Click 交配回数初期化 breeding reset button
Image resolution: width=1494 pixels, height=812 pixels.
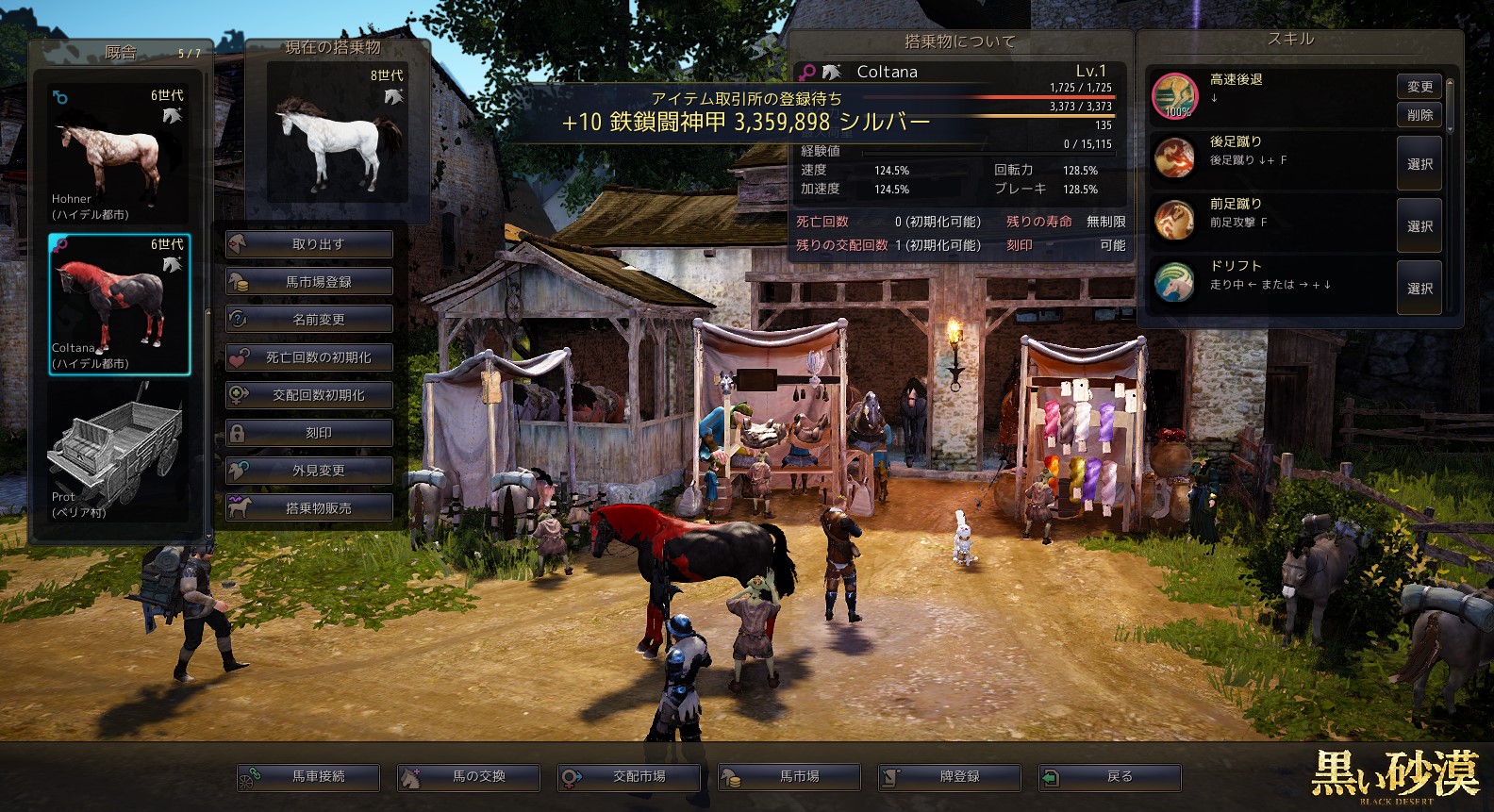(x=309, y=395)
